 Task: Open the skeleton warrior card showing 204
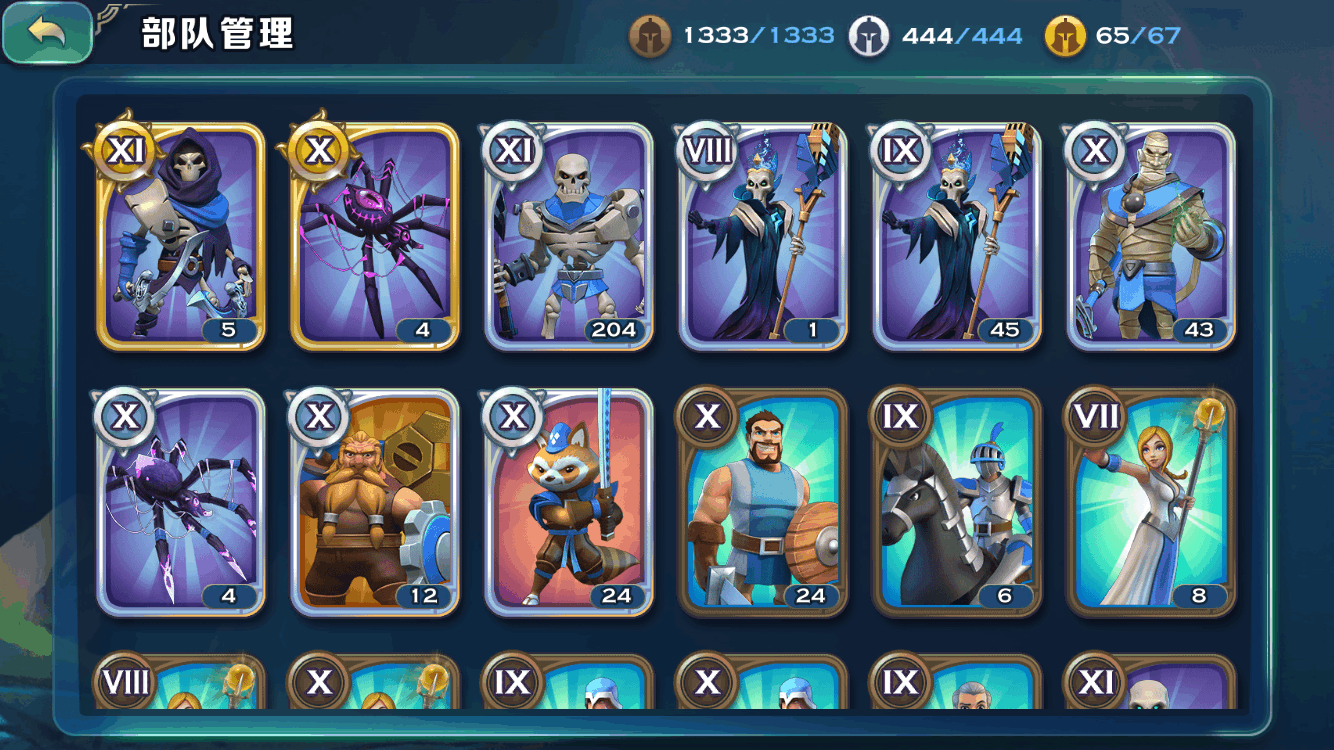coord(567,240)
